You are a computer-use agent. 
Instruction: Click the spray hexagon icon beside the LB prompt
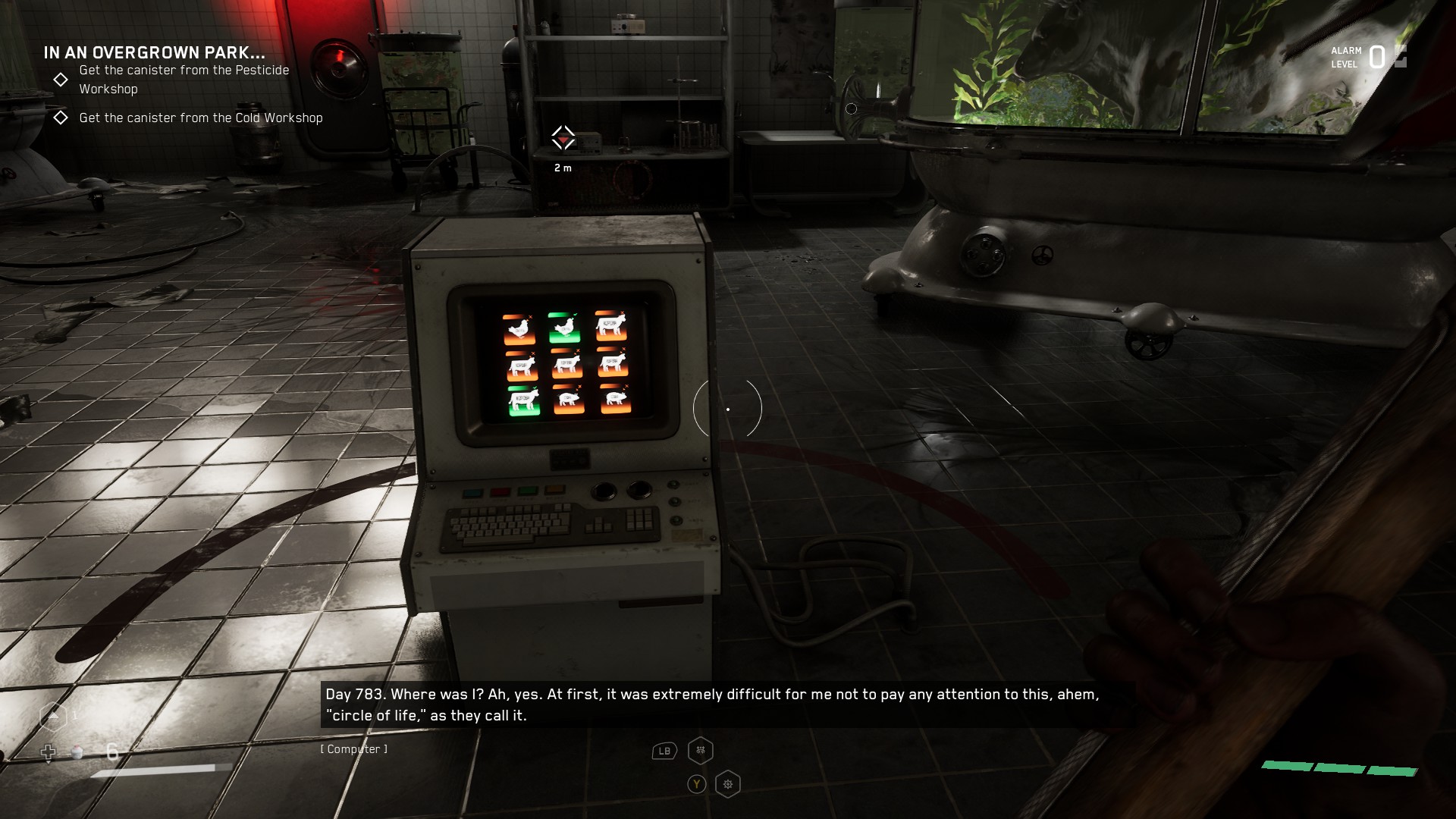point(700,750)
